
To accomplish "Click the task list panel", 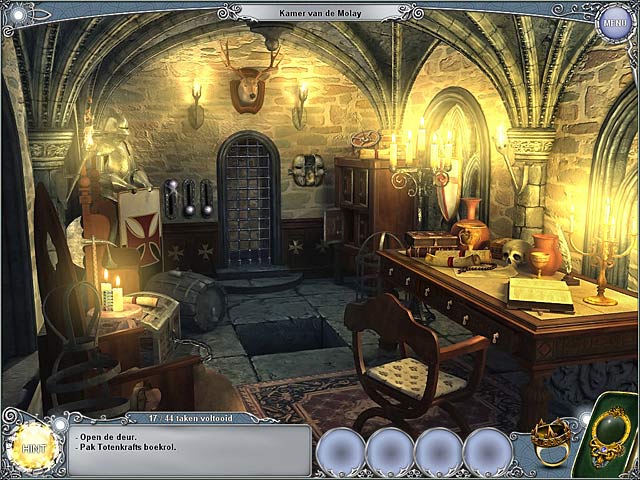I will [x=190, y=447].
